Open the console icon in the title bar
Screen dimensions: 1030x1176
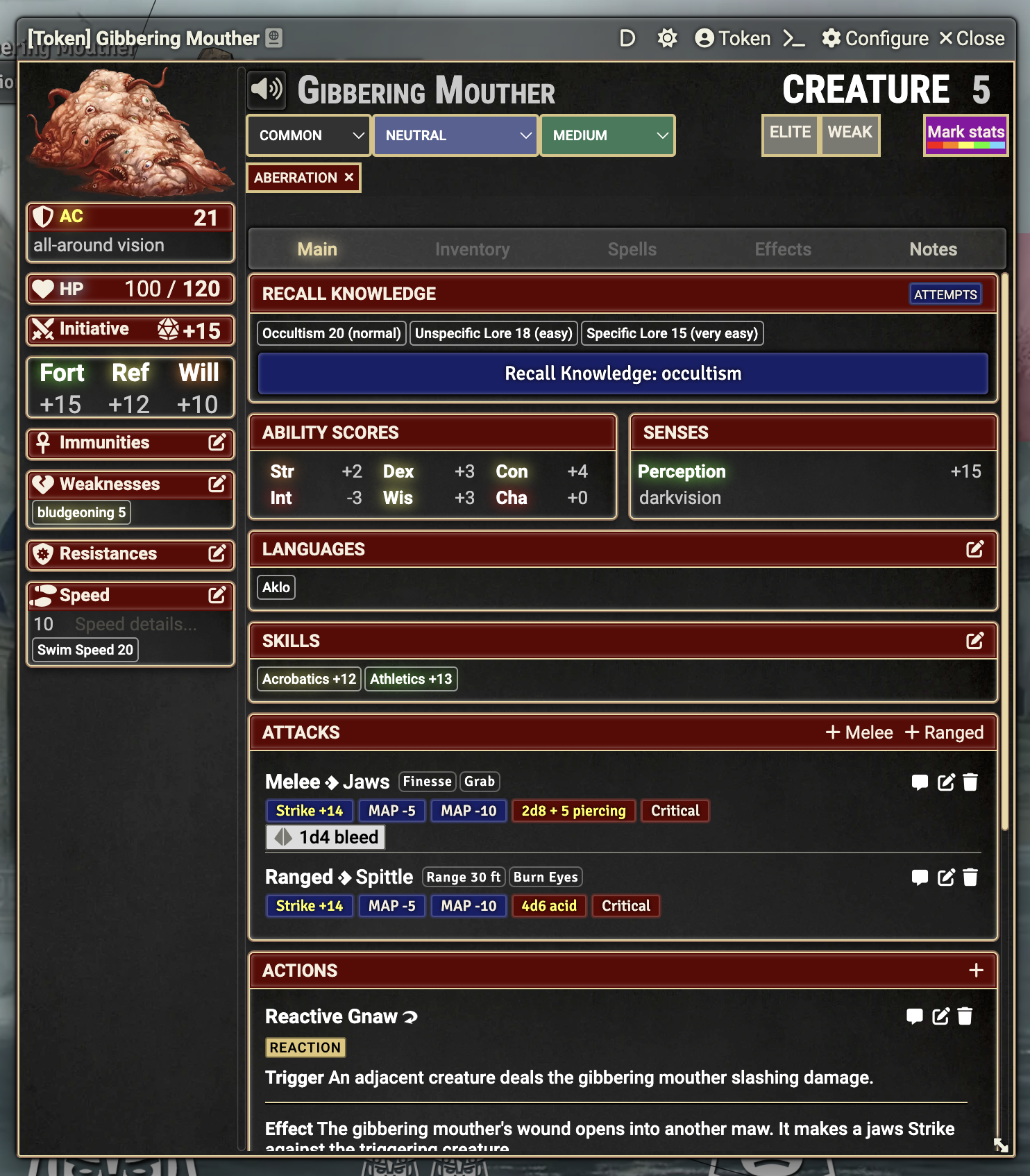pos(794,39)
